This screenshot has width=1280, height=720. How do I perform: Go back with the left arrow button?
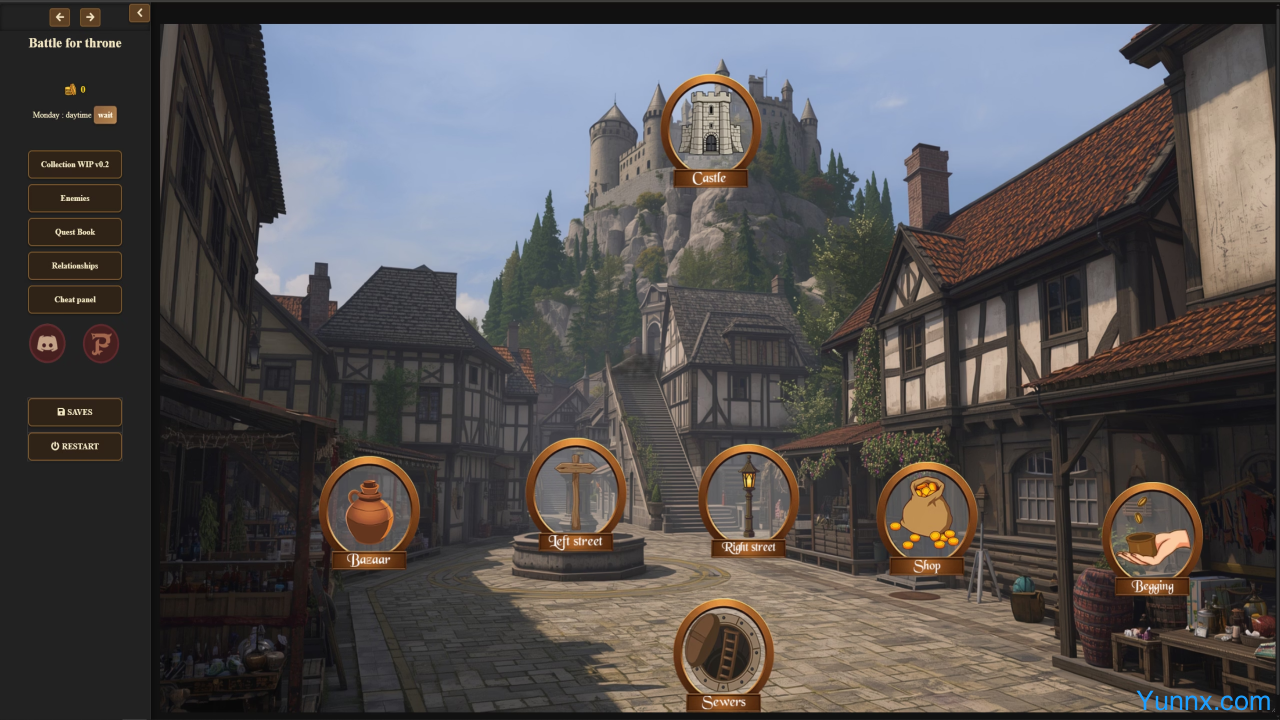(x=60, y=17)
